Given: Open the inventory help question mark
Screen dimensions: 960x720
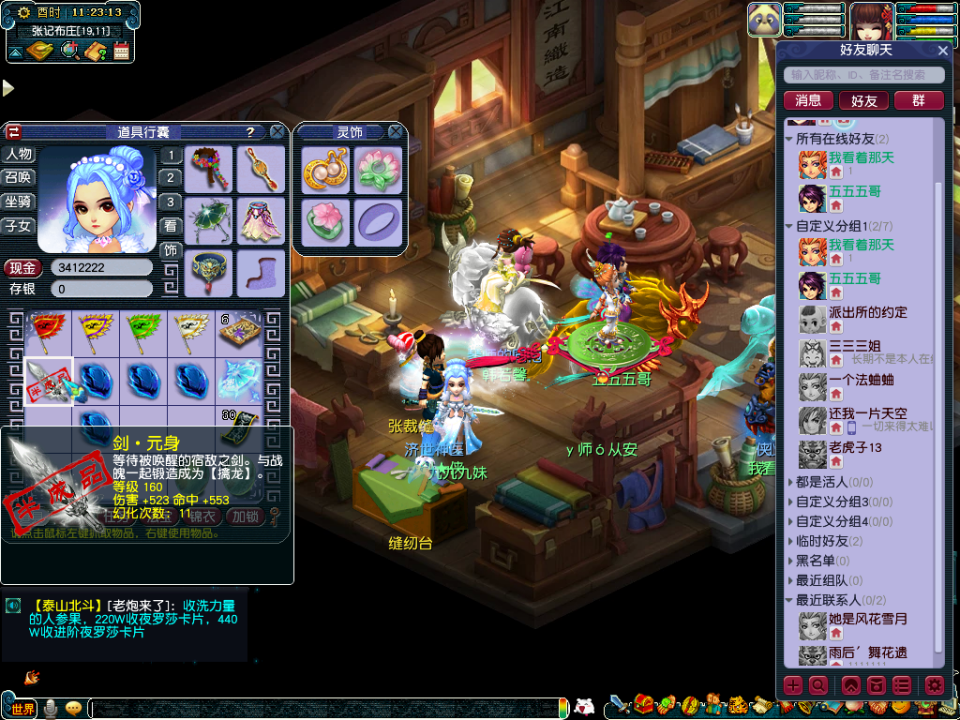Looking at the screenshot, I should point(250,132).
